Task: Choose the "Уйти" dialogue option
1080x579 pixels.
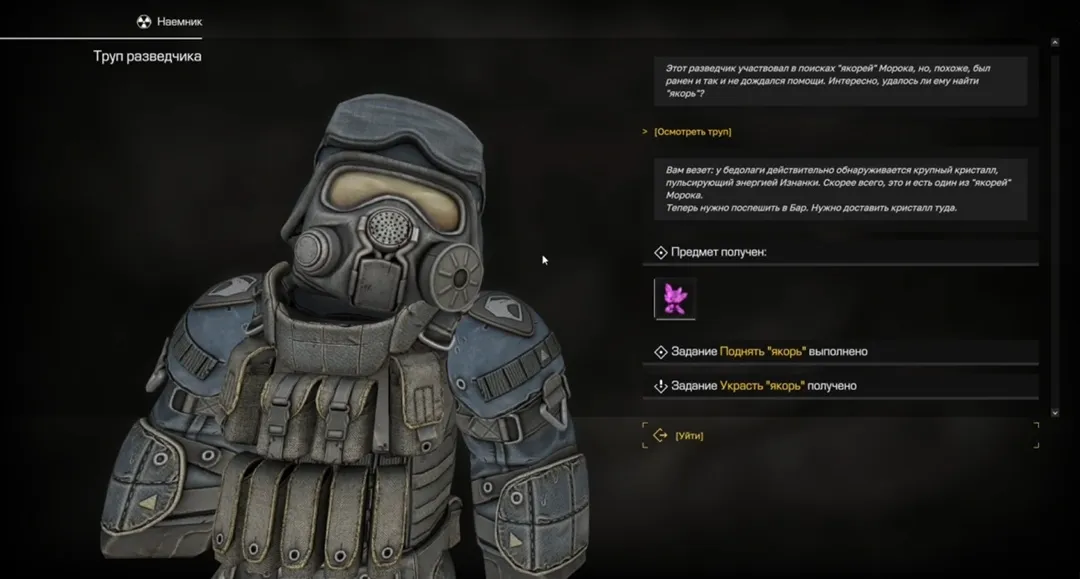Action: (689, 436)
